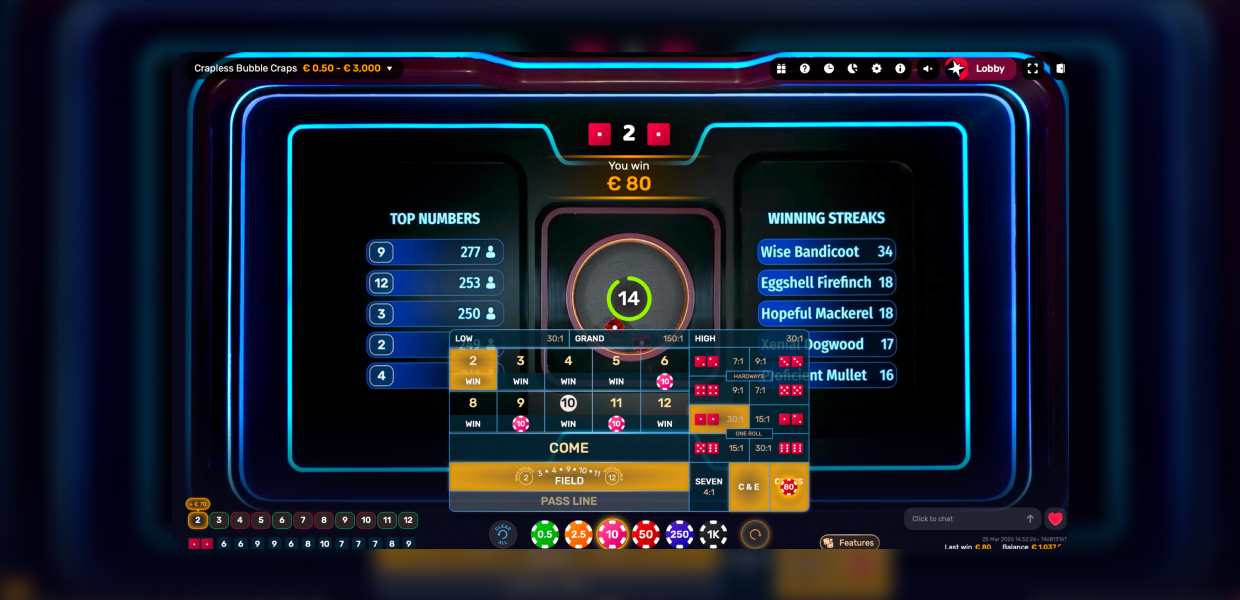Enter fullscreen mode
The width and height of the screenshot is (1240, 600).
point(1032,69)
